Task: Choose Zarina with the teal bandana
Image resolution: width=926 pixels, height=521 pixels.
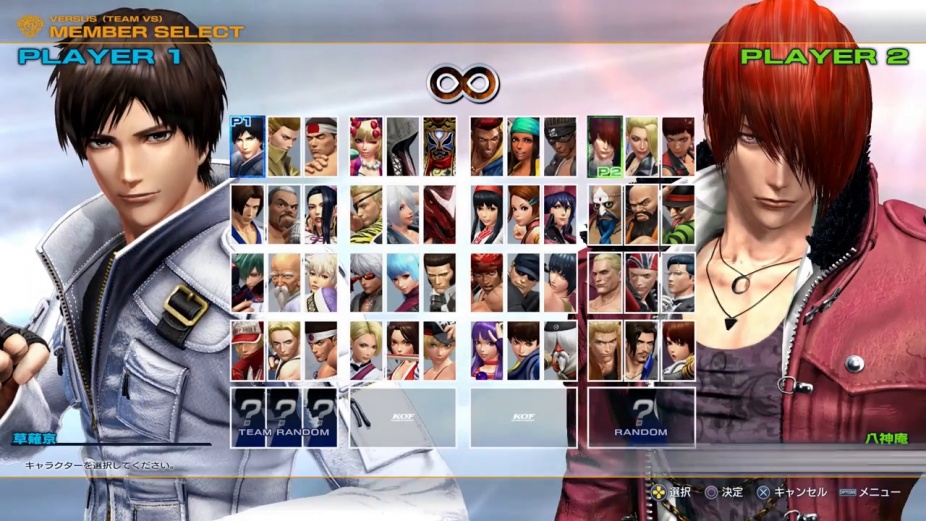Action: coord(523,147)
